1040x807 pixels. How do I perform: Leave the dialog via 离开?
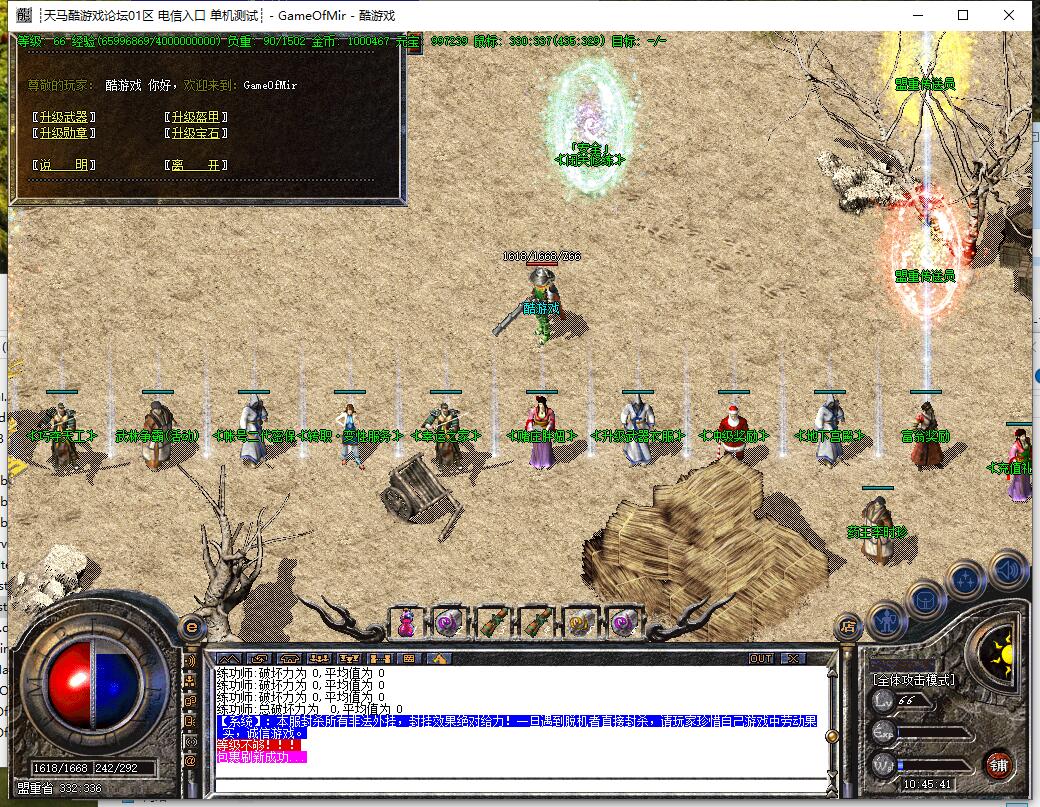[196, 165]
